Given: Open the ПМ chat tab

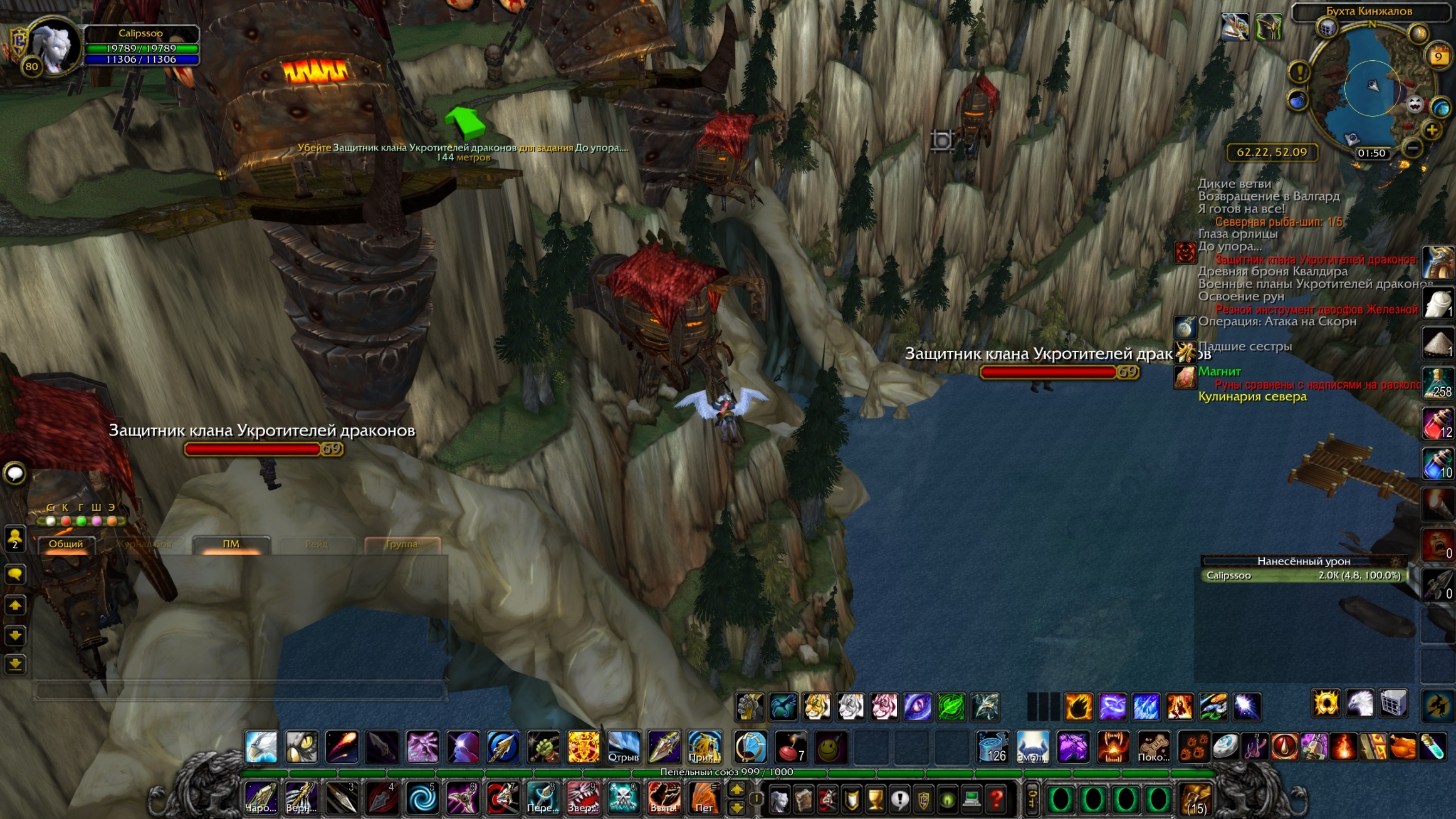Looking at the screenshot, I should [x=231, y=544].
